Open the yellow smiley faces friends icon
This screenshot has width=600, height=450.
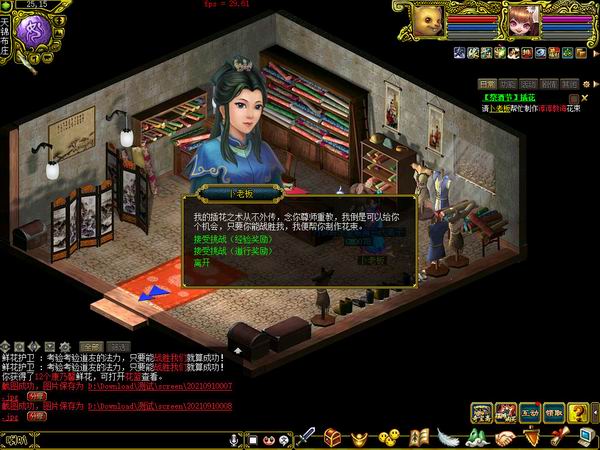(x=389, y=438)
